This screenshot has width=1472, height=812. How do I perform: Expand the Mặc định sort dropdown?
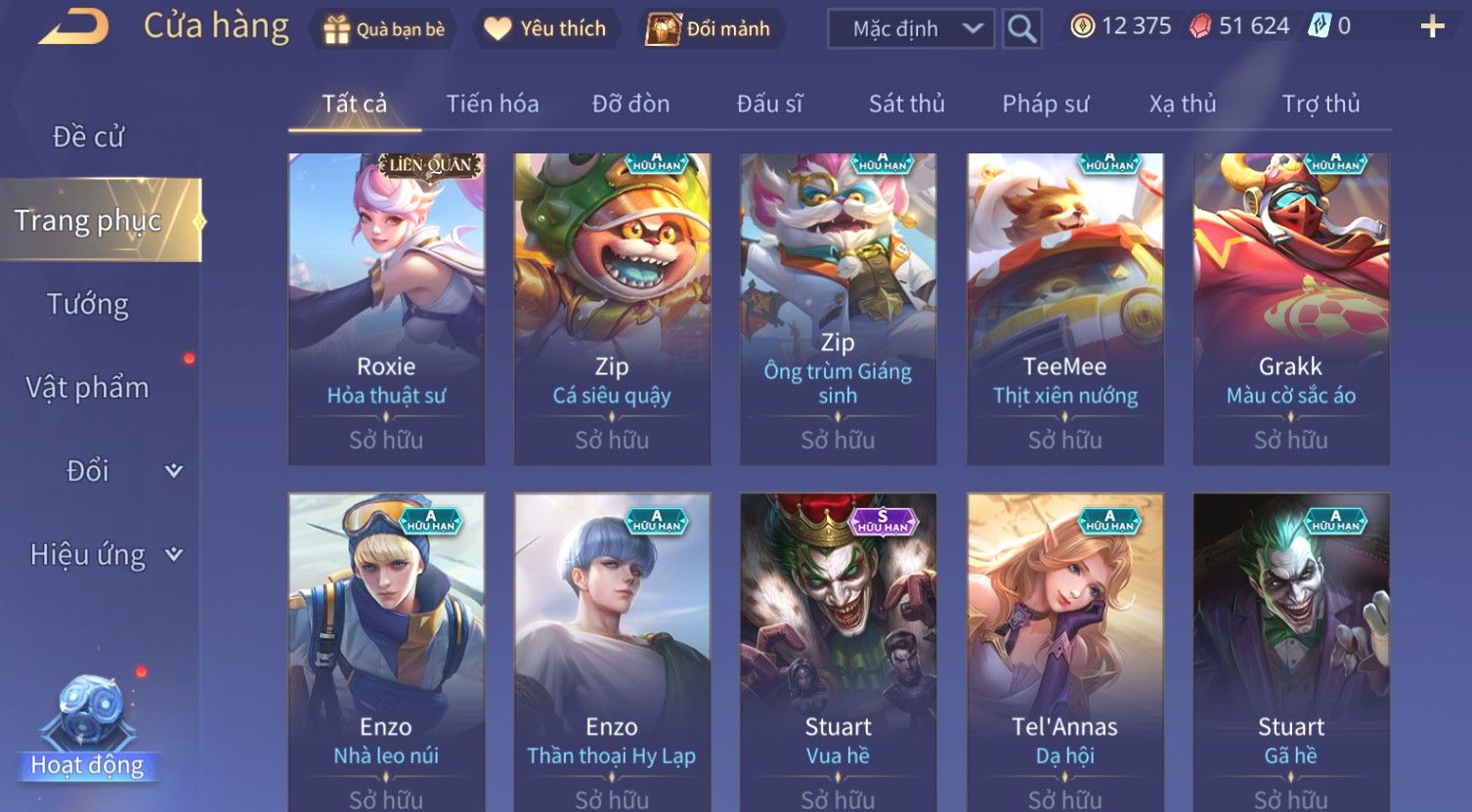pyautogui.click(x=910, y=29)
